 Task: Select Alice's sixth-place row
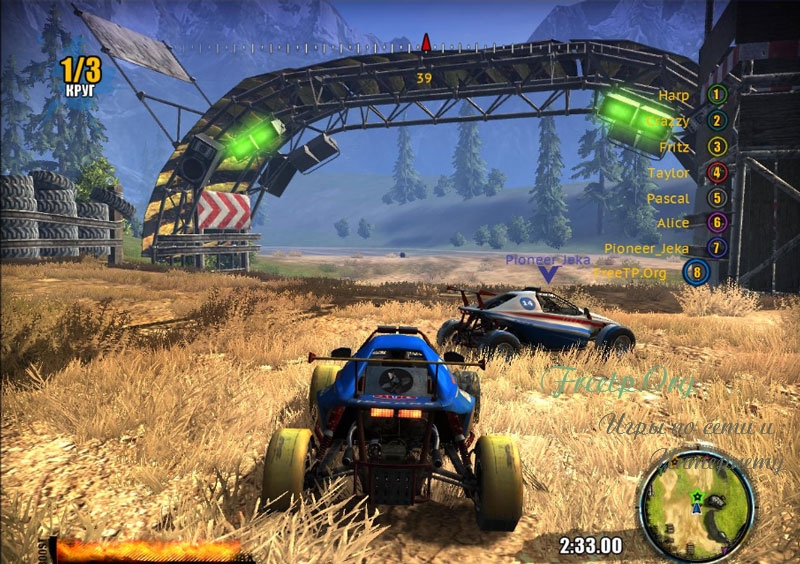pos(690,223)
